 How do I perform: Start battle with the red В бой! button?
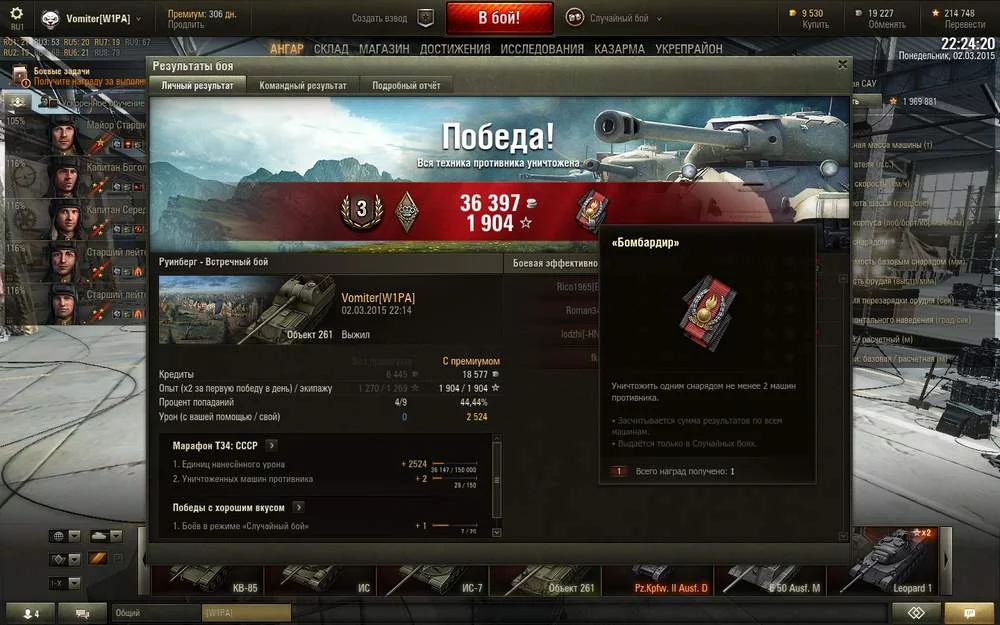tap(499, 18)
